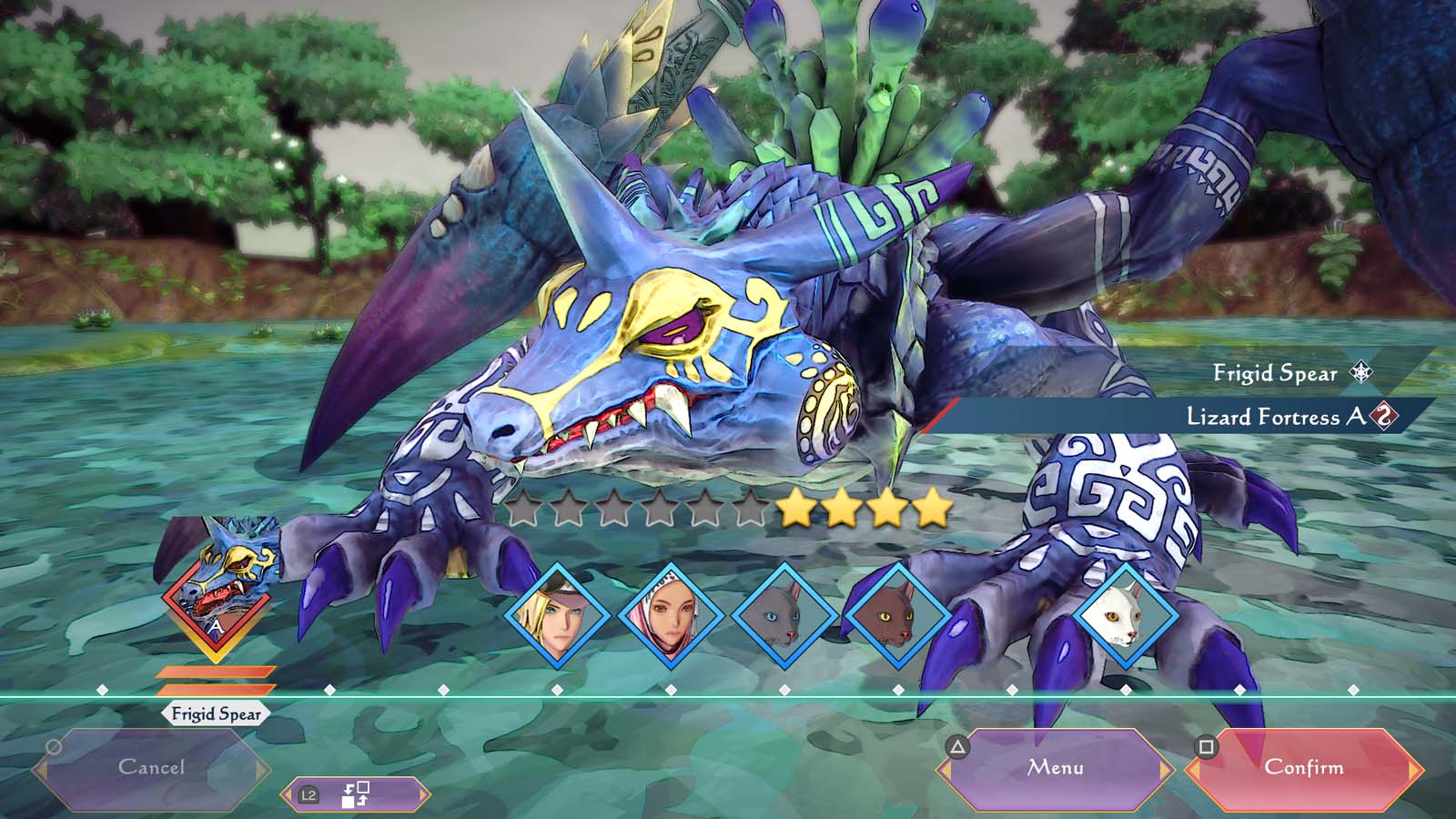Image resolution: width=1456 pixels, height=819 pixels.
Task: Select the white-hooded woman portrait
Action: [x=671, y=615]
